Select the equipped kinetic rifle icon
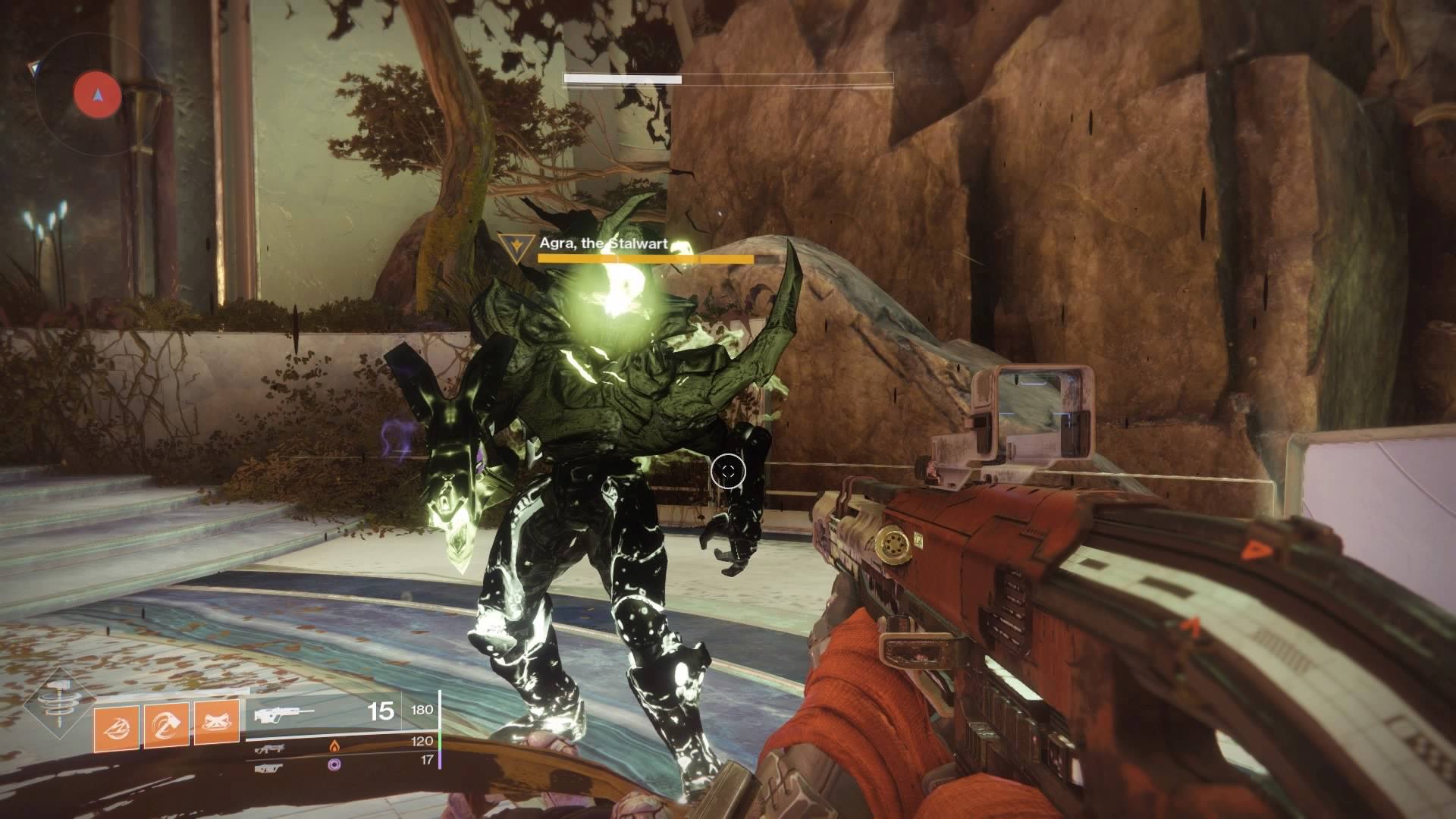 click(x=285, y=714)
